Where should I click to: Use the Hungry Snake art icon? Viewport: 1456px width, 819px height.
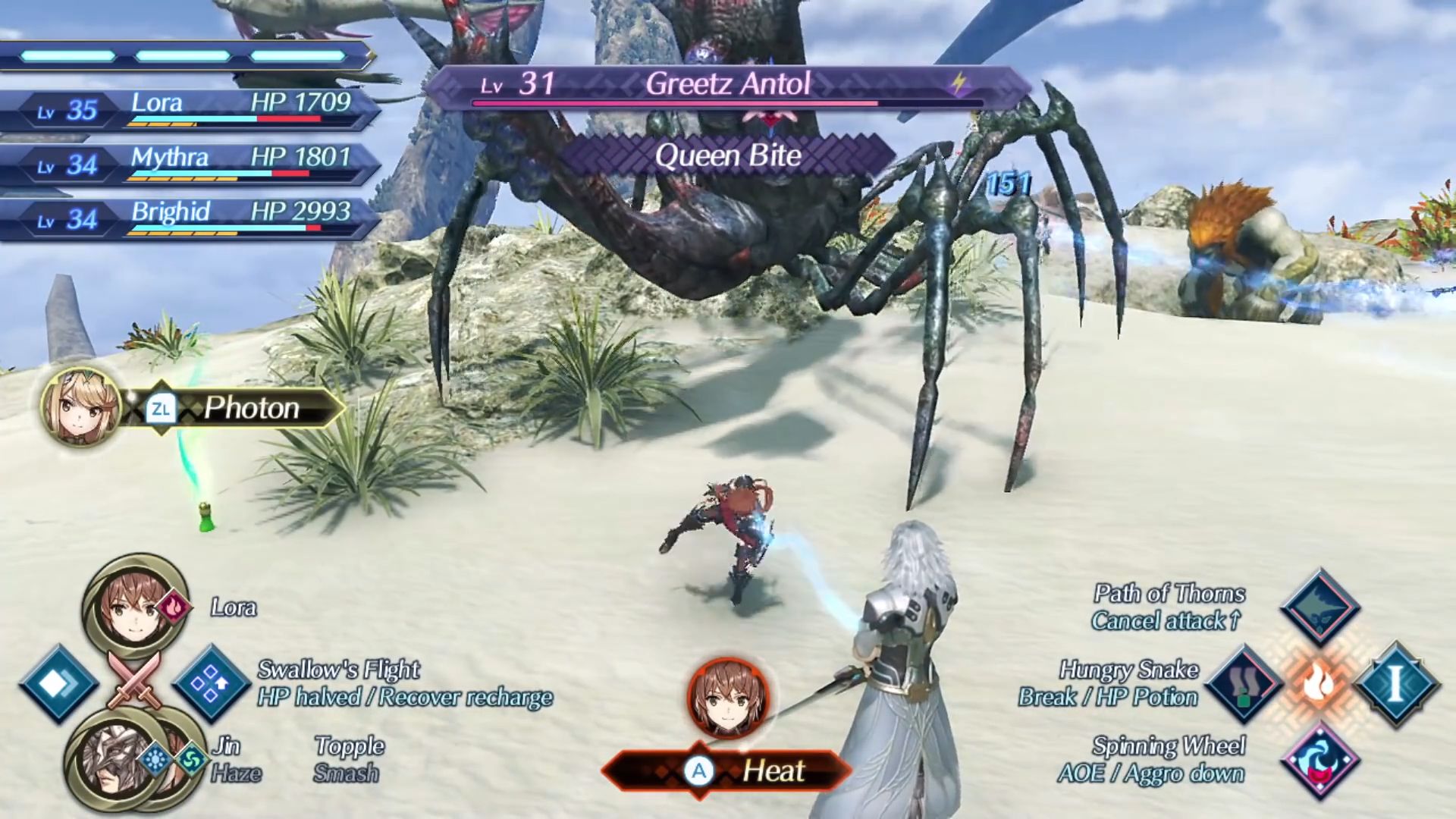pos(1244,684)
